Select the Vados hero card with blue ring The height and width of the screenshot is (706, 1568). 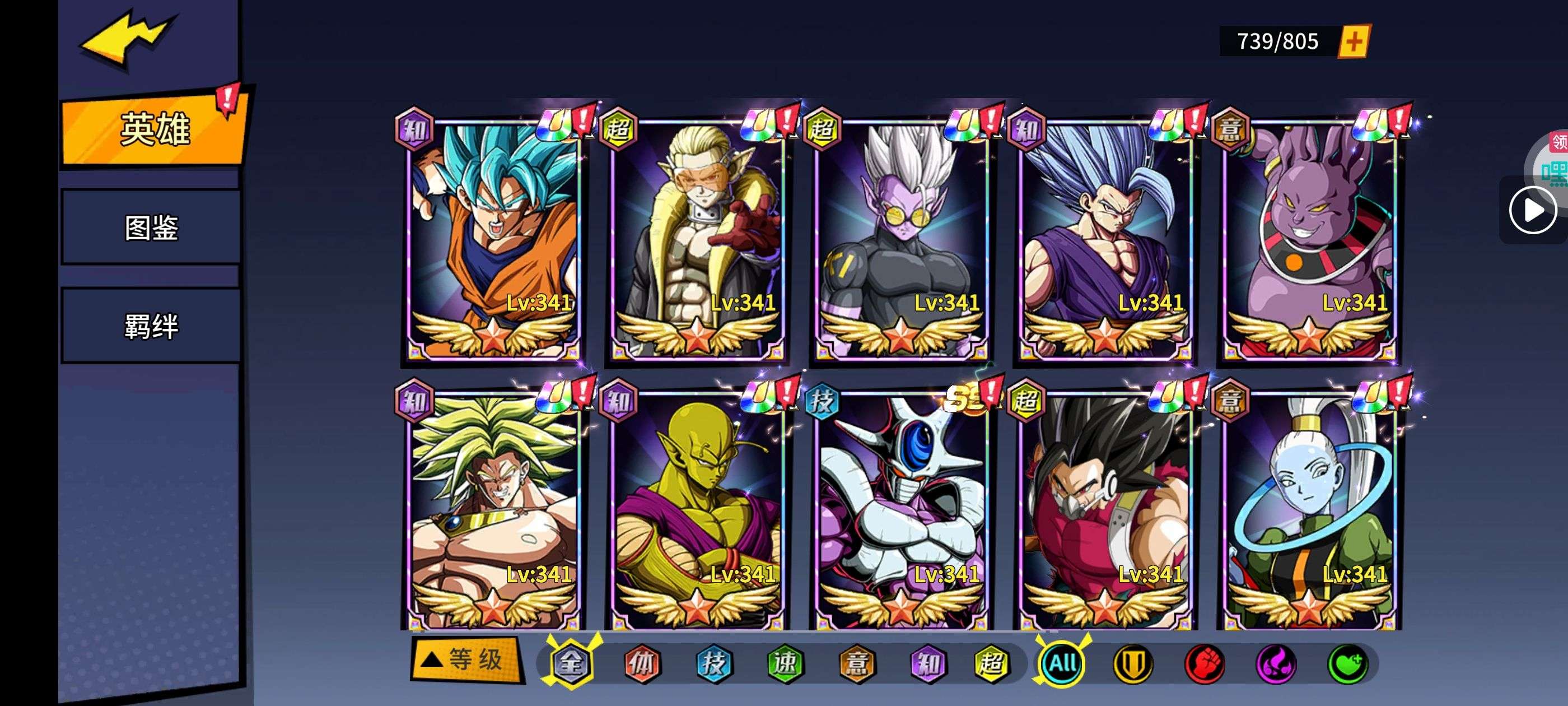1309,512
